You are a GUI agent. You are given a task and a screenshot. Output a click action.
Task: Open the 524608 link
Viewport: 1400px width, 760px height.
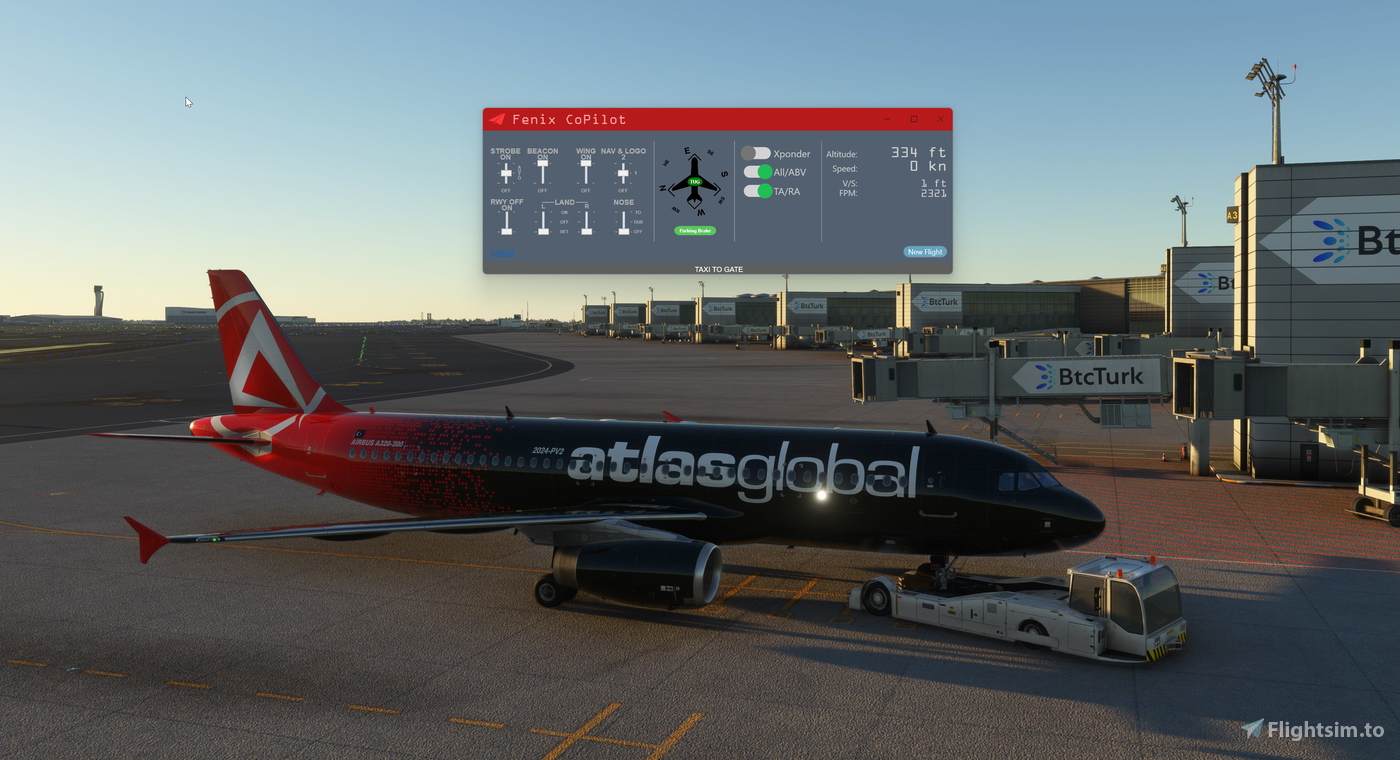(x=502, y=252)
